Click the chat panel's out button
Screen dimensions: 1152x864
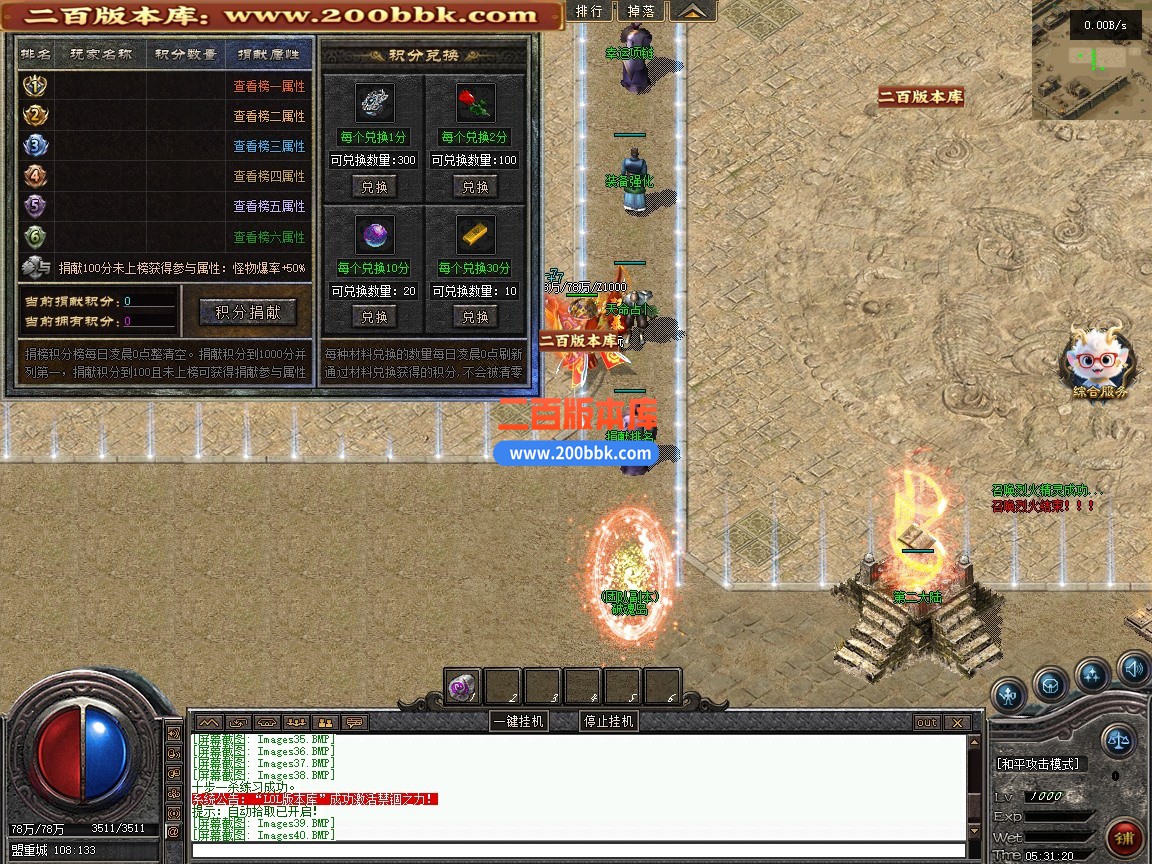click(927, 722)
